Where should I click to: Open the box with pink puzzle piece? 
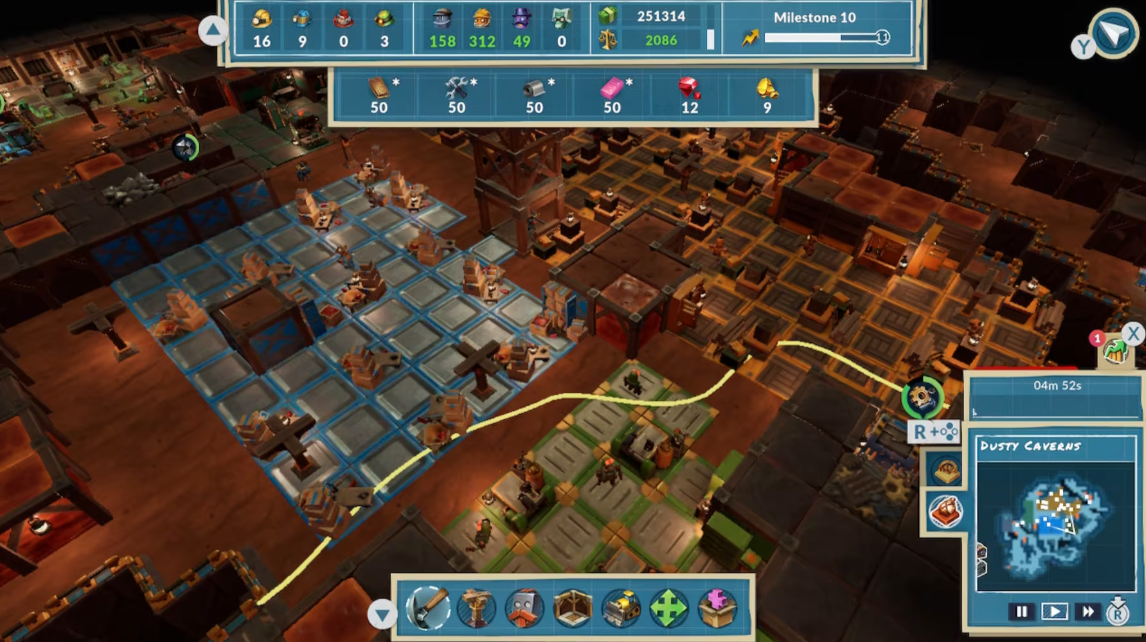(x=717, y=608)
